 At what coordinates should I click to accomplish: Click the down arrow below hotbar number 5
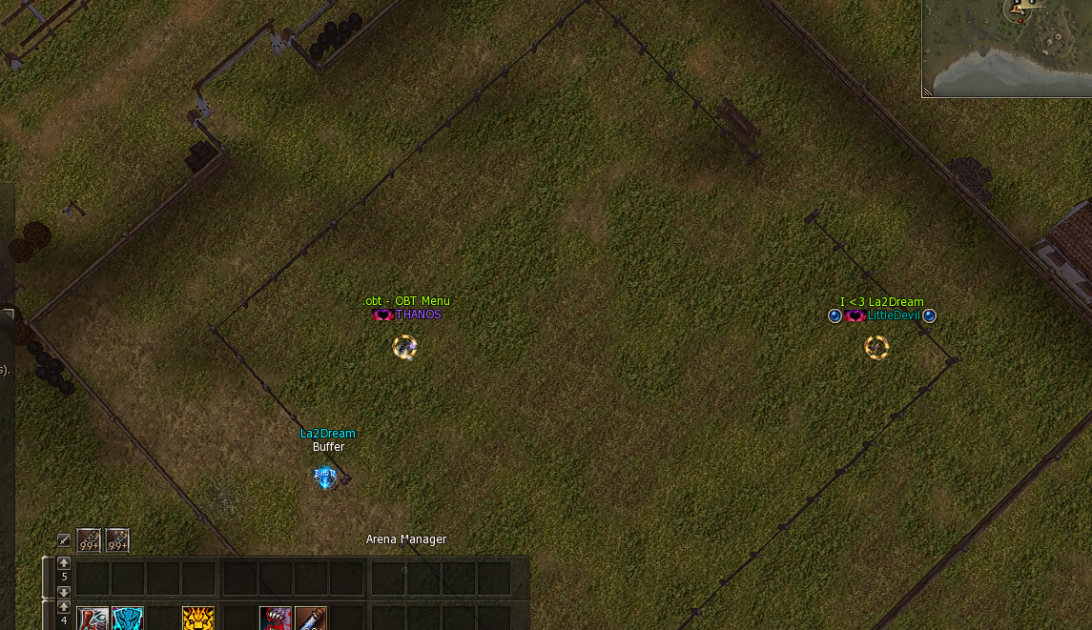pos(64,591)
